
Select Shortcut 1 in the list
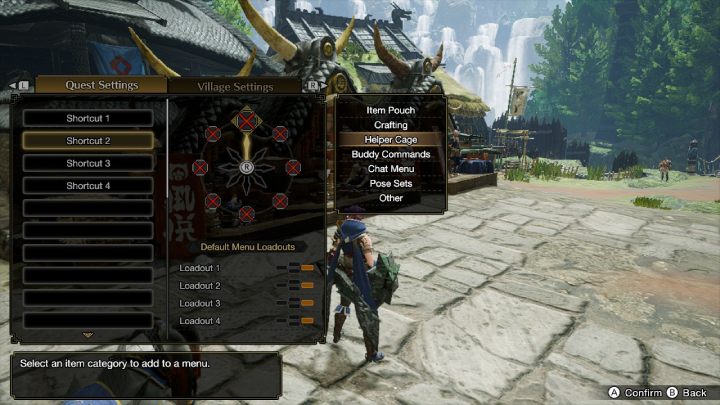pyautogui.click(x=88, y=118)
